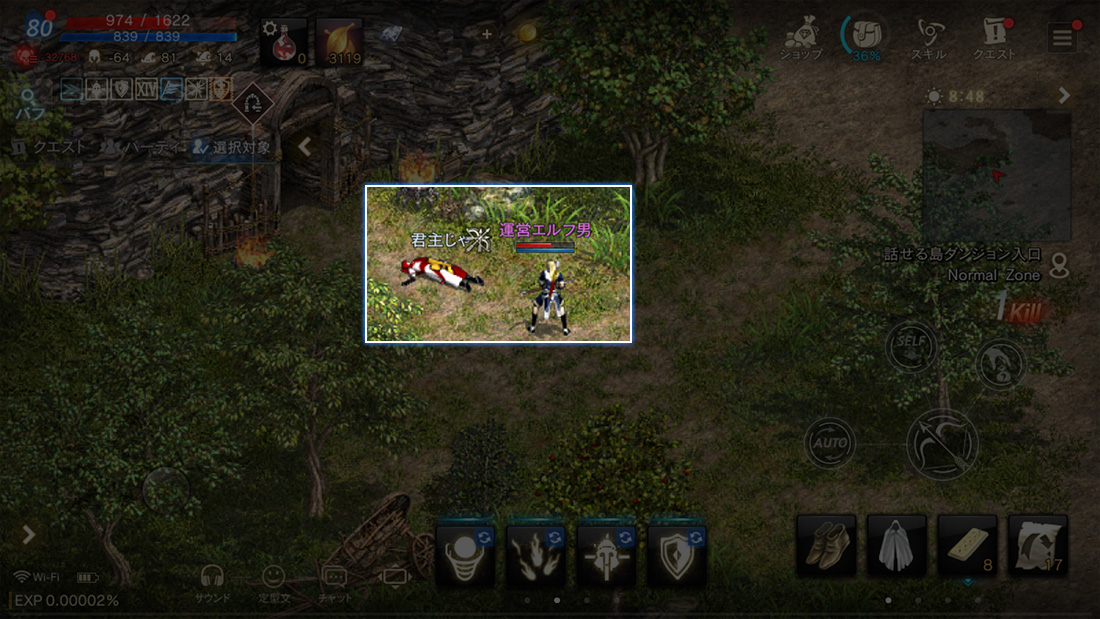Switch to the パーティ party tab
1100x619 pixels.
tap(140, 147)
